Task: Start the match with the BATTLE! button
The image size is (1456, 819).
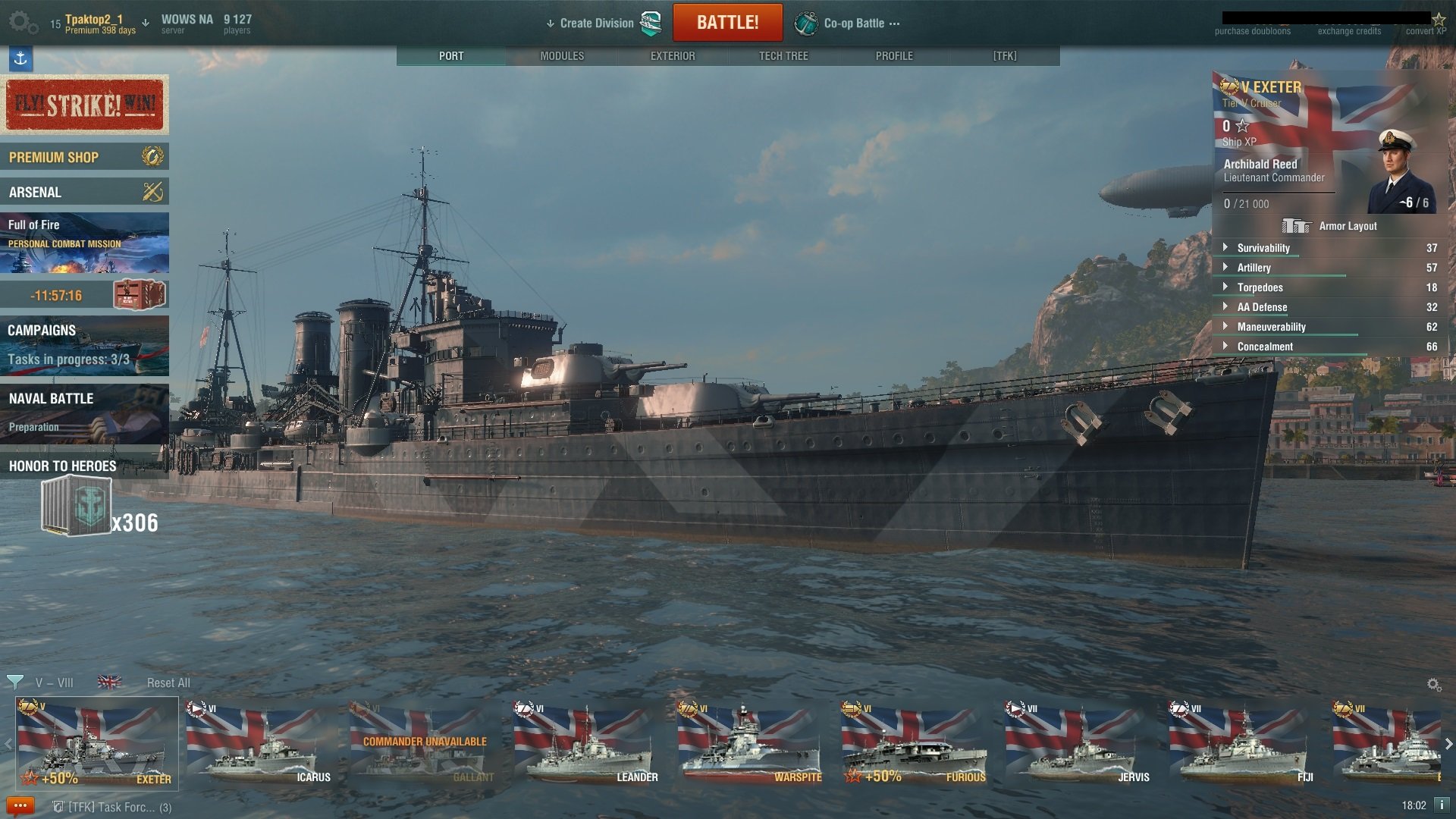Action: pyautogui.click(x=727, y=23)
